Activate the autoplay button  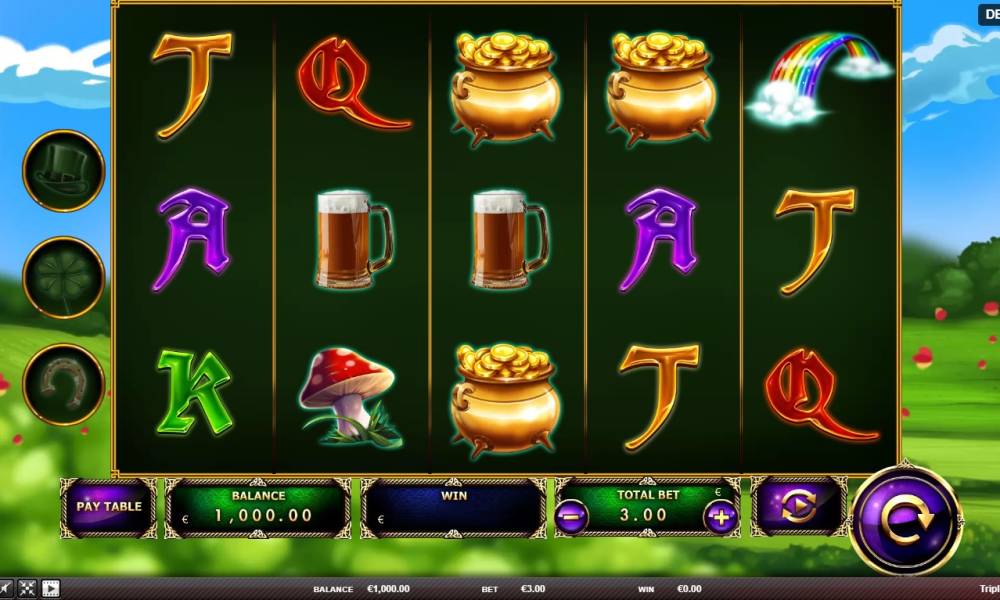[799, 506]
